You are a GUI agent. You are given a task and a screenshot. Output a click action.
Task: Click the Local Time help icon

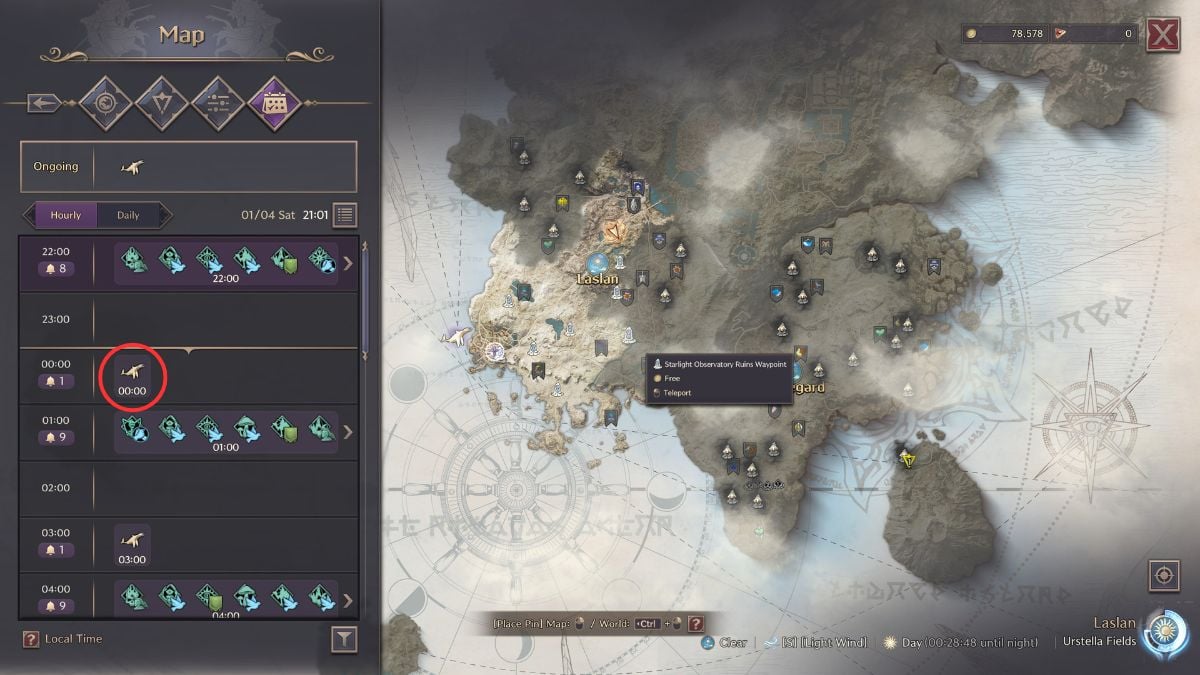tap(31, 639)
